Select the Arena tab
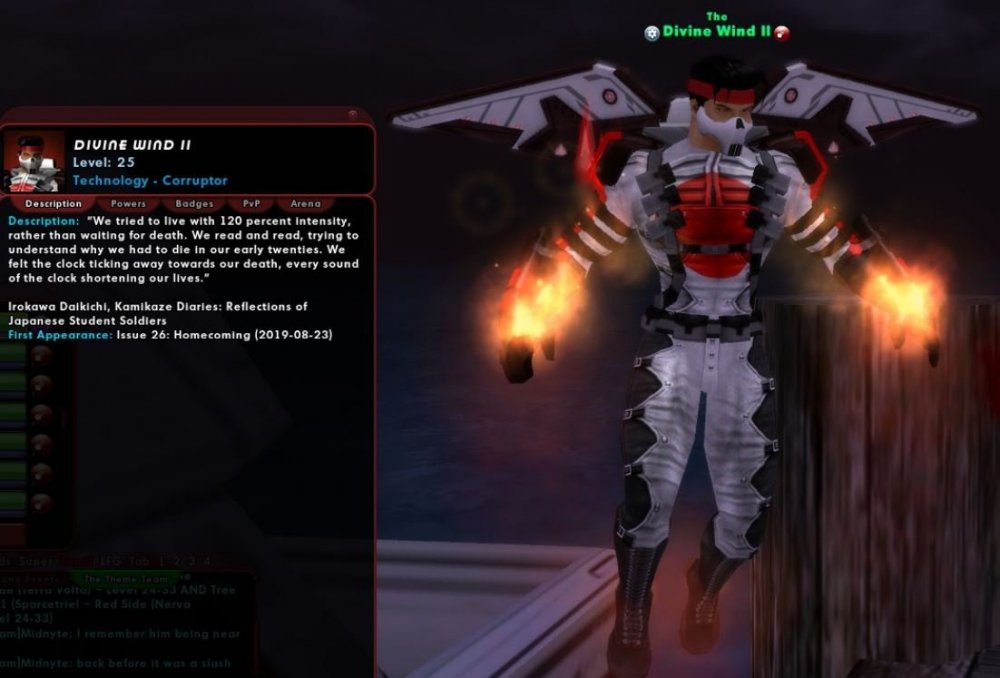The height and width of the screenshot is (678, 1000). pyautogui.click(x=305, y=204)
